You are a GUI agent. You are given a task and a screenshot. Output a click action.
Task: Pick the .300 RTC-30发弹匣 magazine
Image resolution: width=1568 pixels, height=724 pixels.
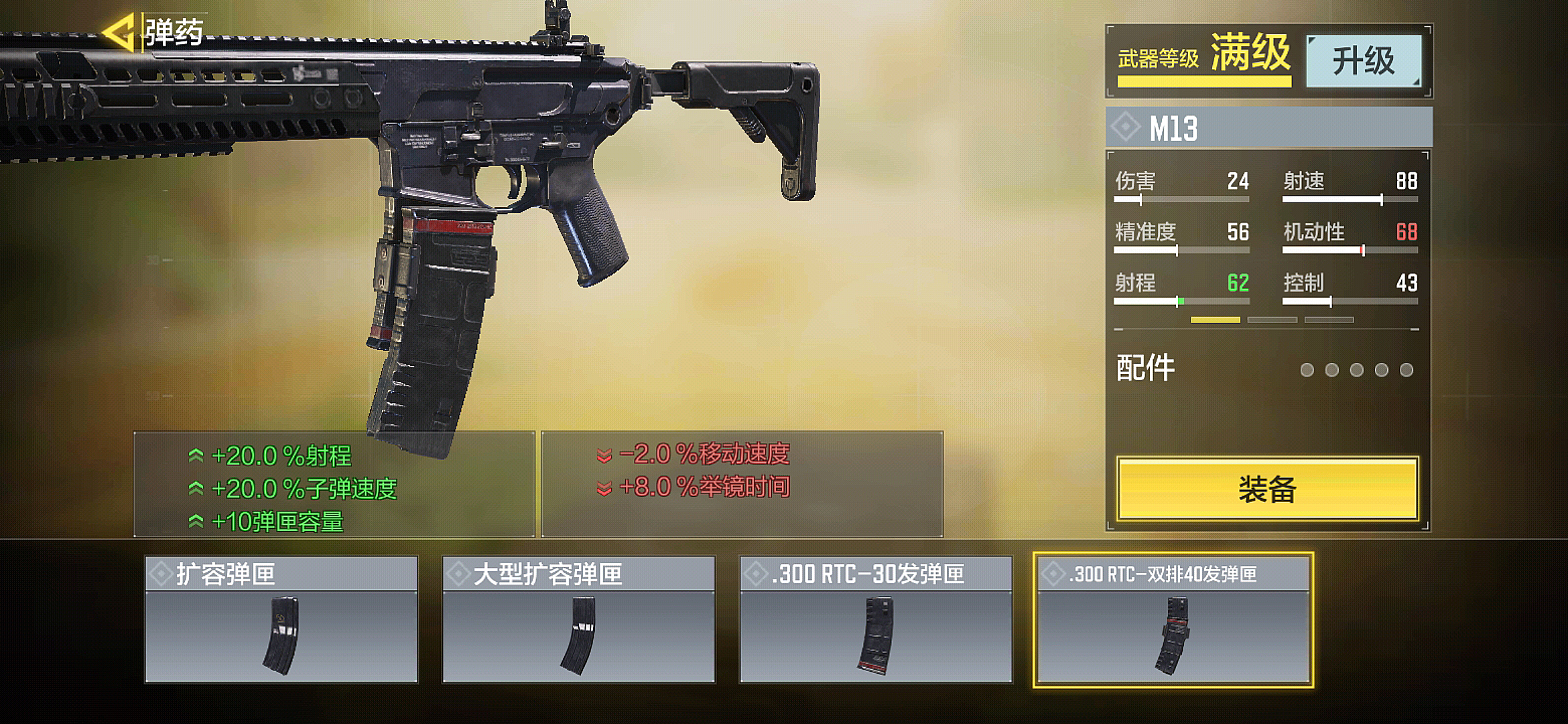tap(876, 619)
